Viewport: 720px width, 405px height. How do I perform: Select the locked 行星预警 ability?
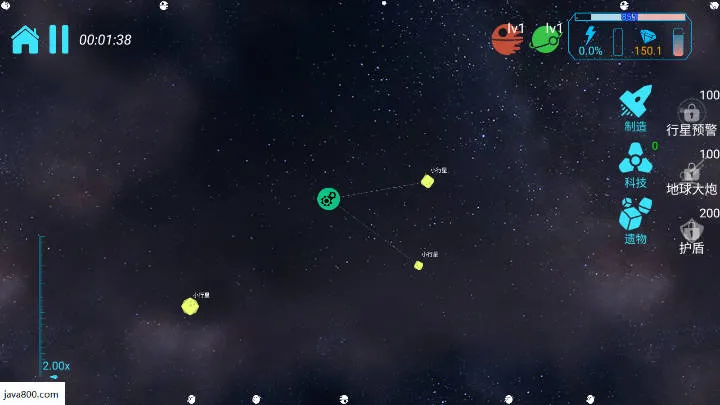coord(691,117)
